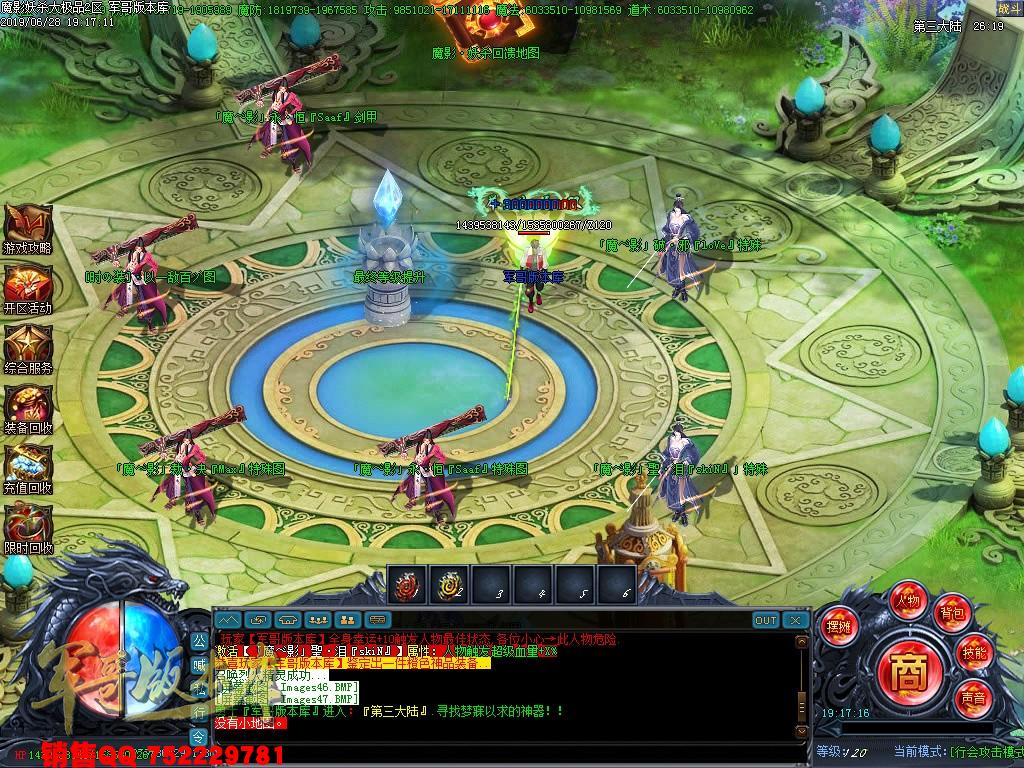Click the OUT button on chat panel
This screenshot has height=768, width=1024.
click(765, 620)
